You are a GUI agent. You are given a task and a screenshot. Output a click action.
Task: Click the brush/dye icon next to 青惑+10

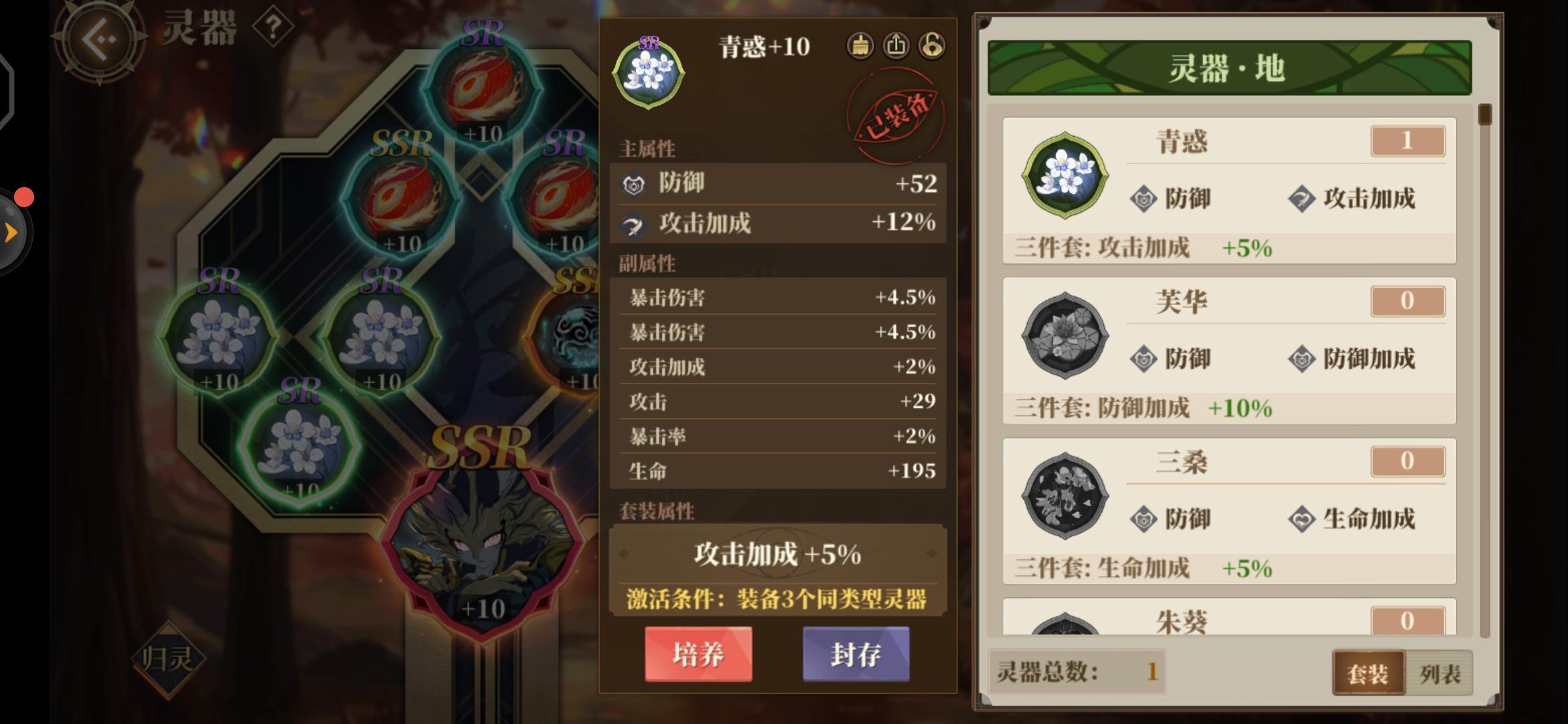coord(860,46)
